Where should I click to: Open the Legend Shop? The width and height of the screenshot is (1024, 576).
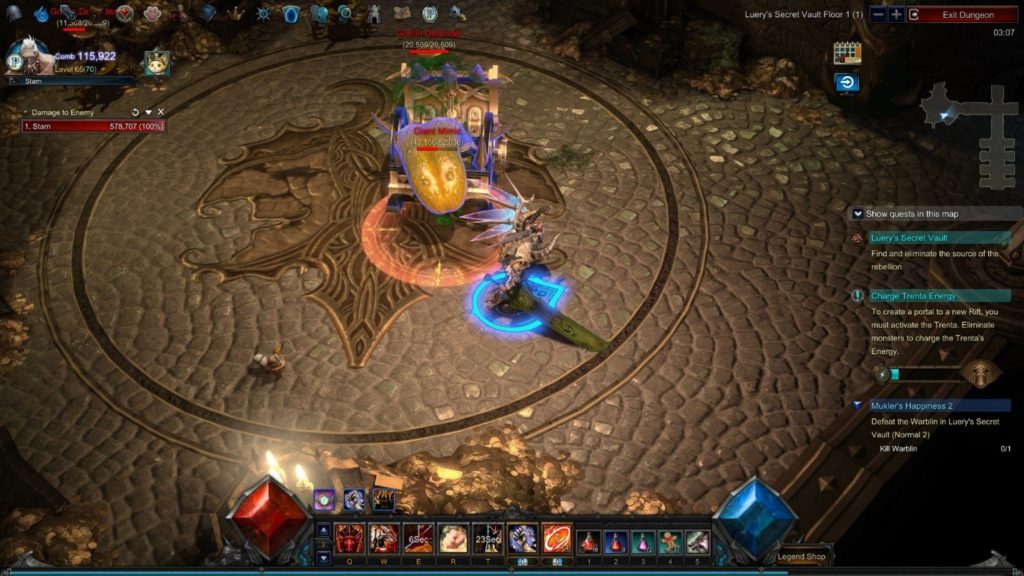tap(803, 557)
